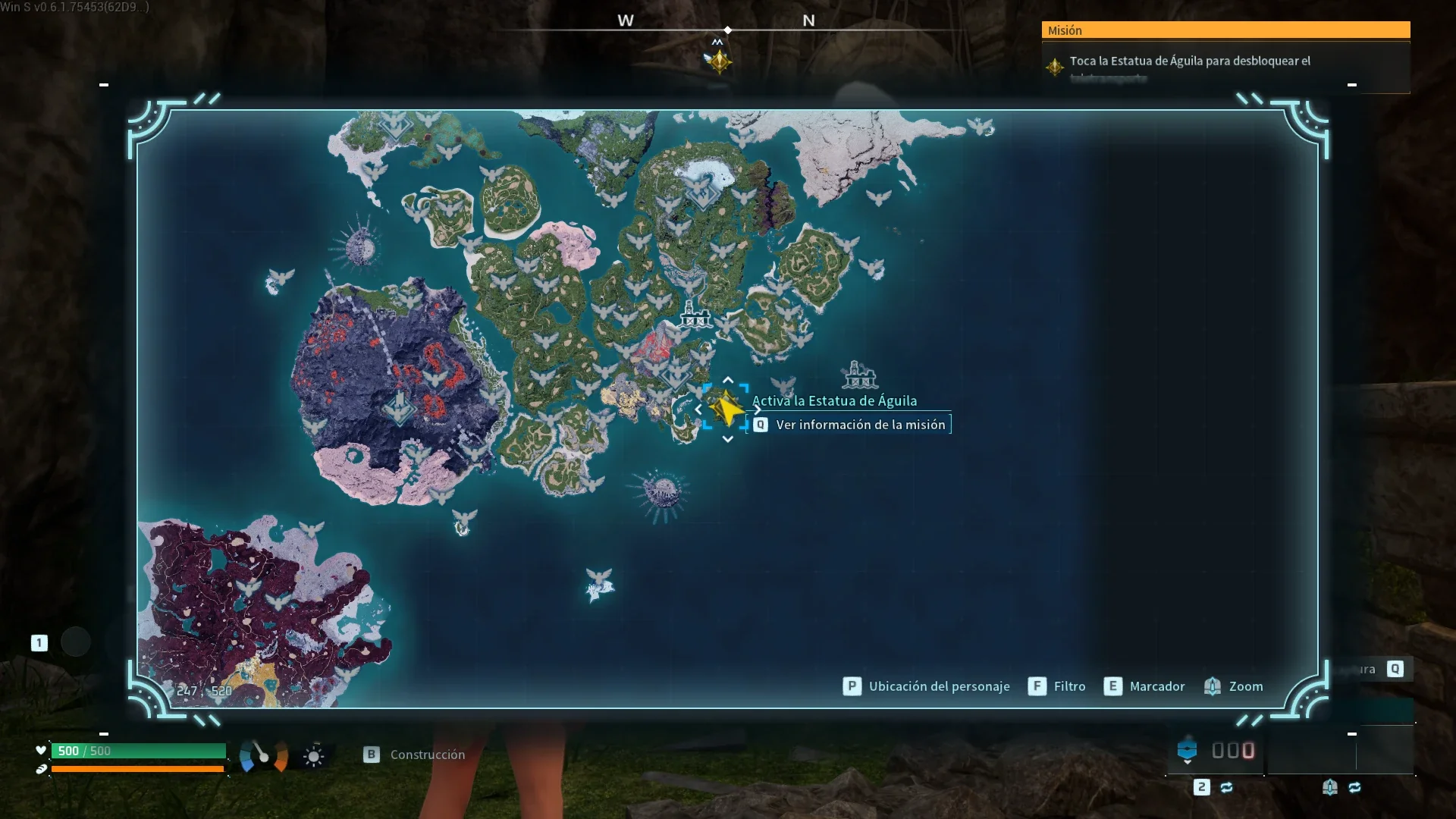Viewport: 1456px width, 819px height.
Task: Click the up chevron above the selected marker
Action: click(727, 381)
